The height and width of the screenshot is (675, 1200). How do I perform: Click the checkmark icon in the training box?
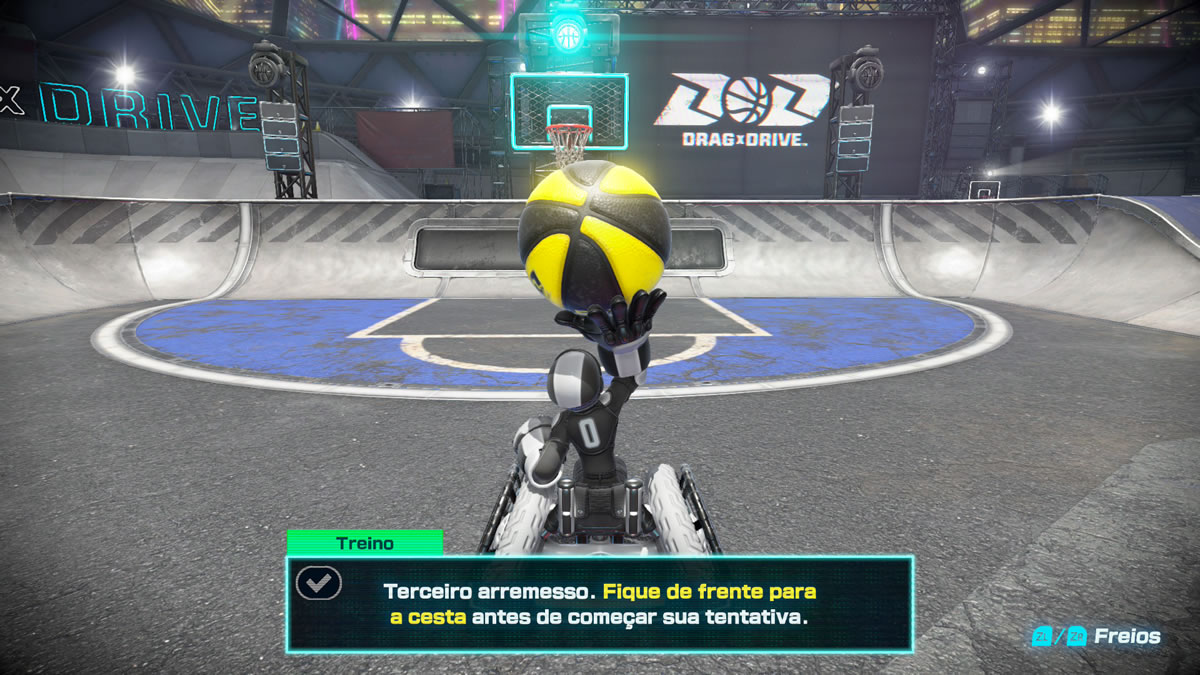pyautogui.click(x=319, y=583)
